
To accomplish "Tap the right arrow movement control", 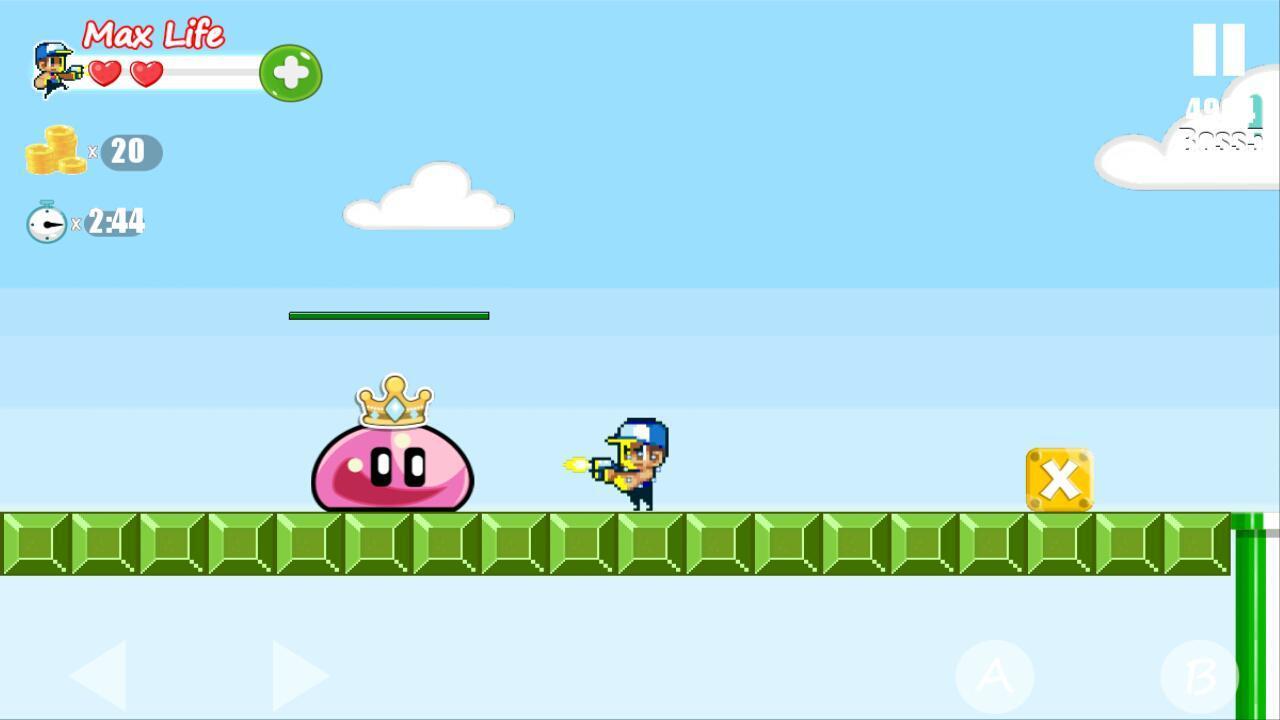I will (300, 675).
